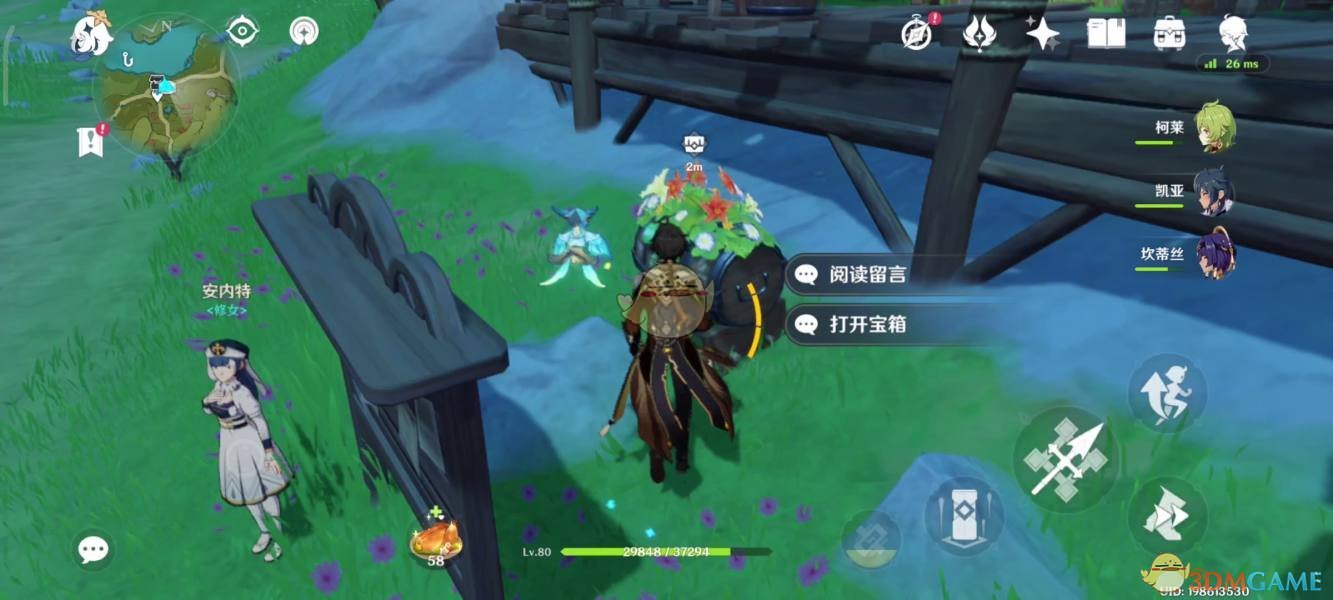
Task: Open the quest log with alert badge
Action: pos(91,141)
